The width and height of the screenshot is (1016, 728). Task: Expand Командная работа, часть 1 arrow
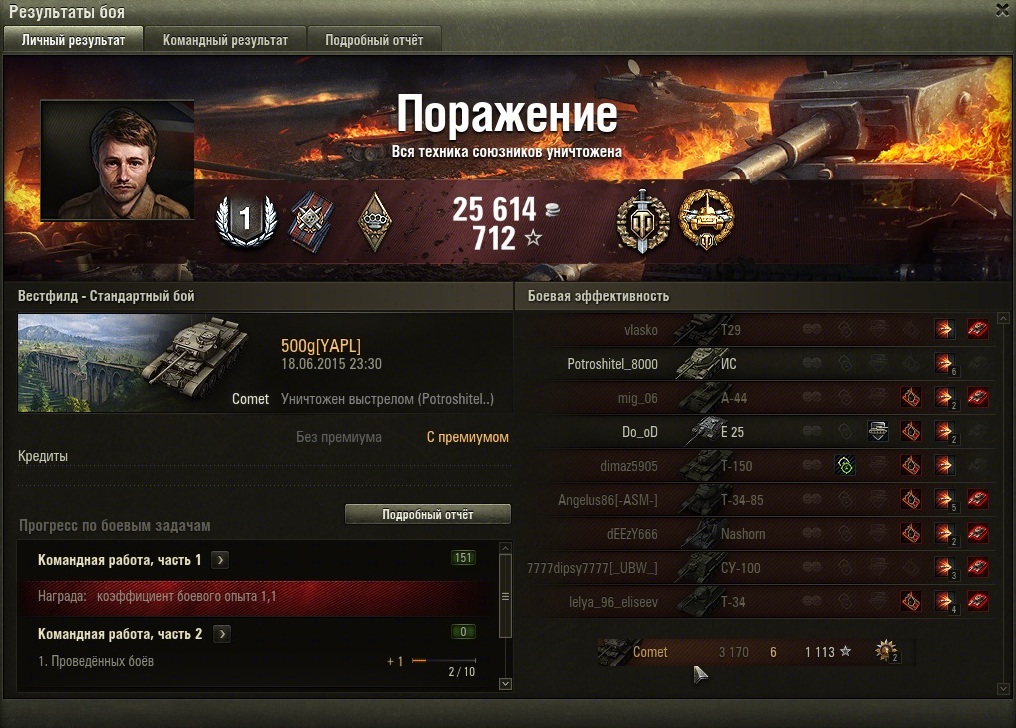click(221, 560)
